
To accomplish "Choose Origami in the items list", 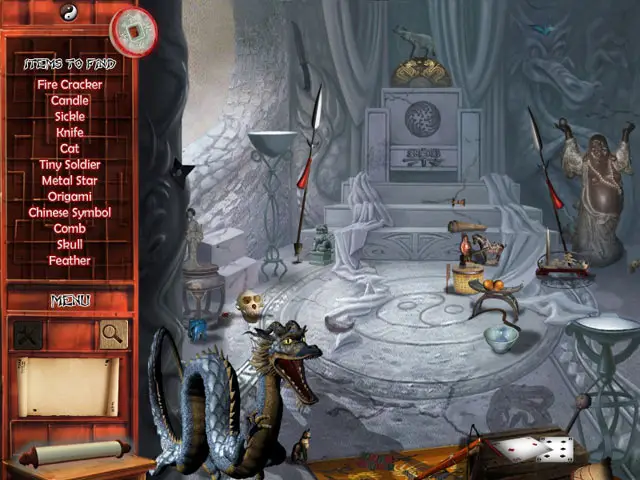I will (70, 196).
